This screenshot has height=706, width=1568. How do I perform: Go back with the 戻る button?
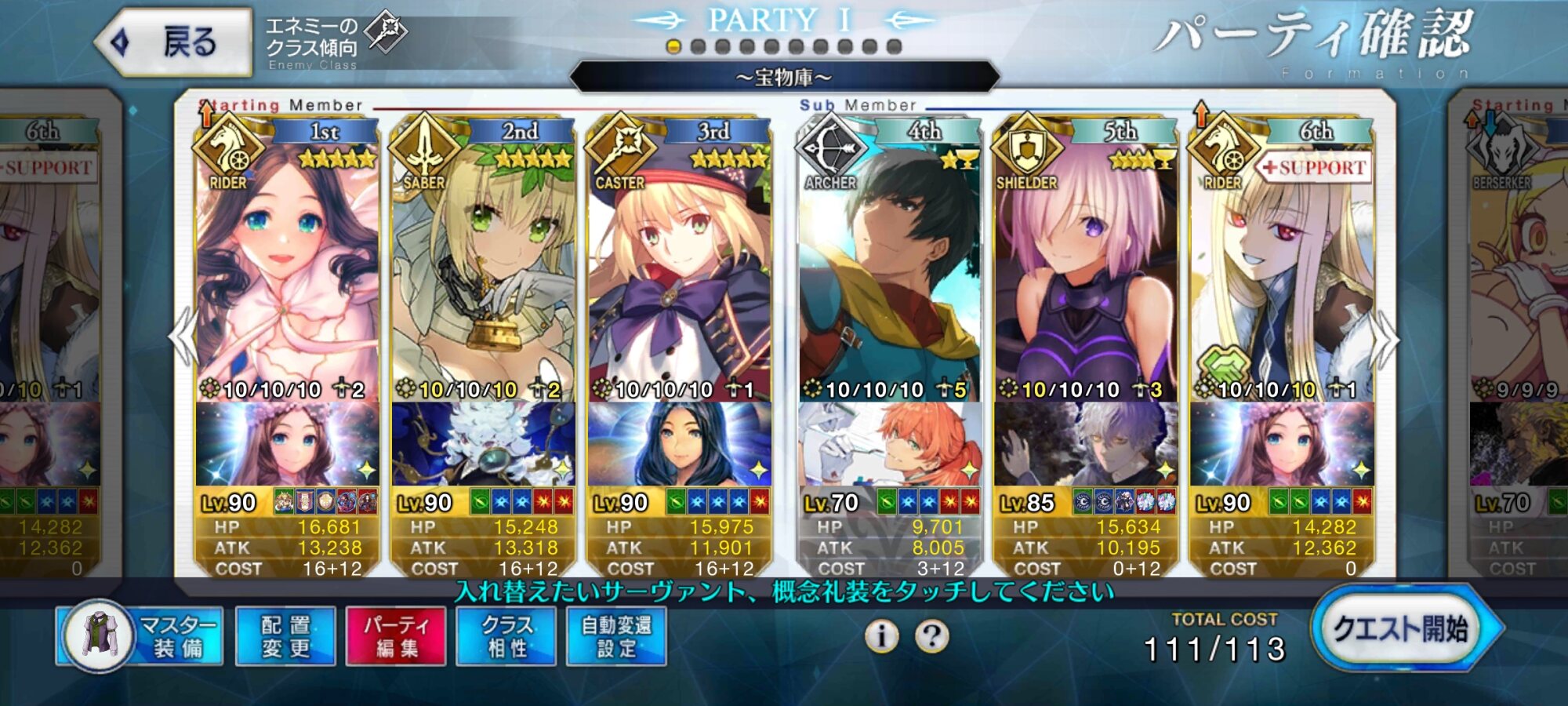(174, 42)
